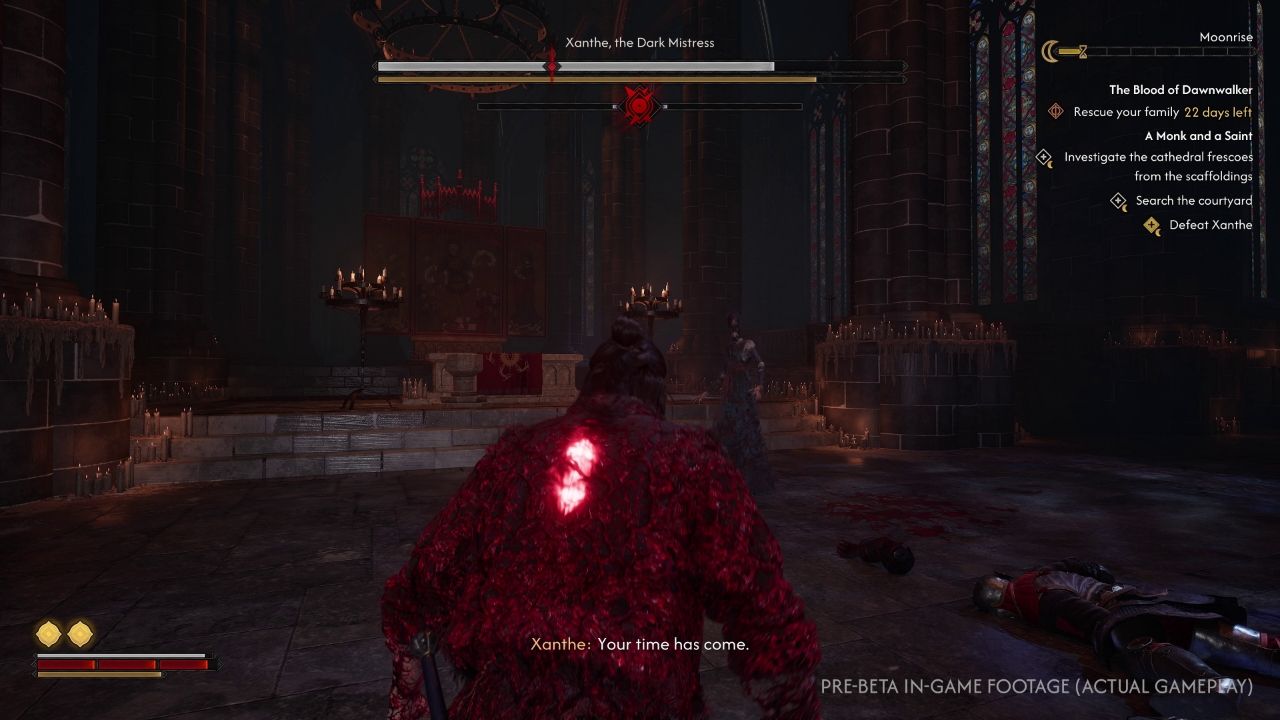
Task: Click the diamond icon beside Rescue your family
Action: coord(1057,111)
